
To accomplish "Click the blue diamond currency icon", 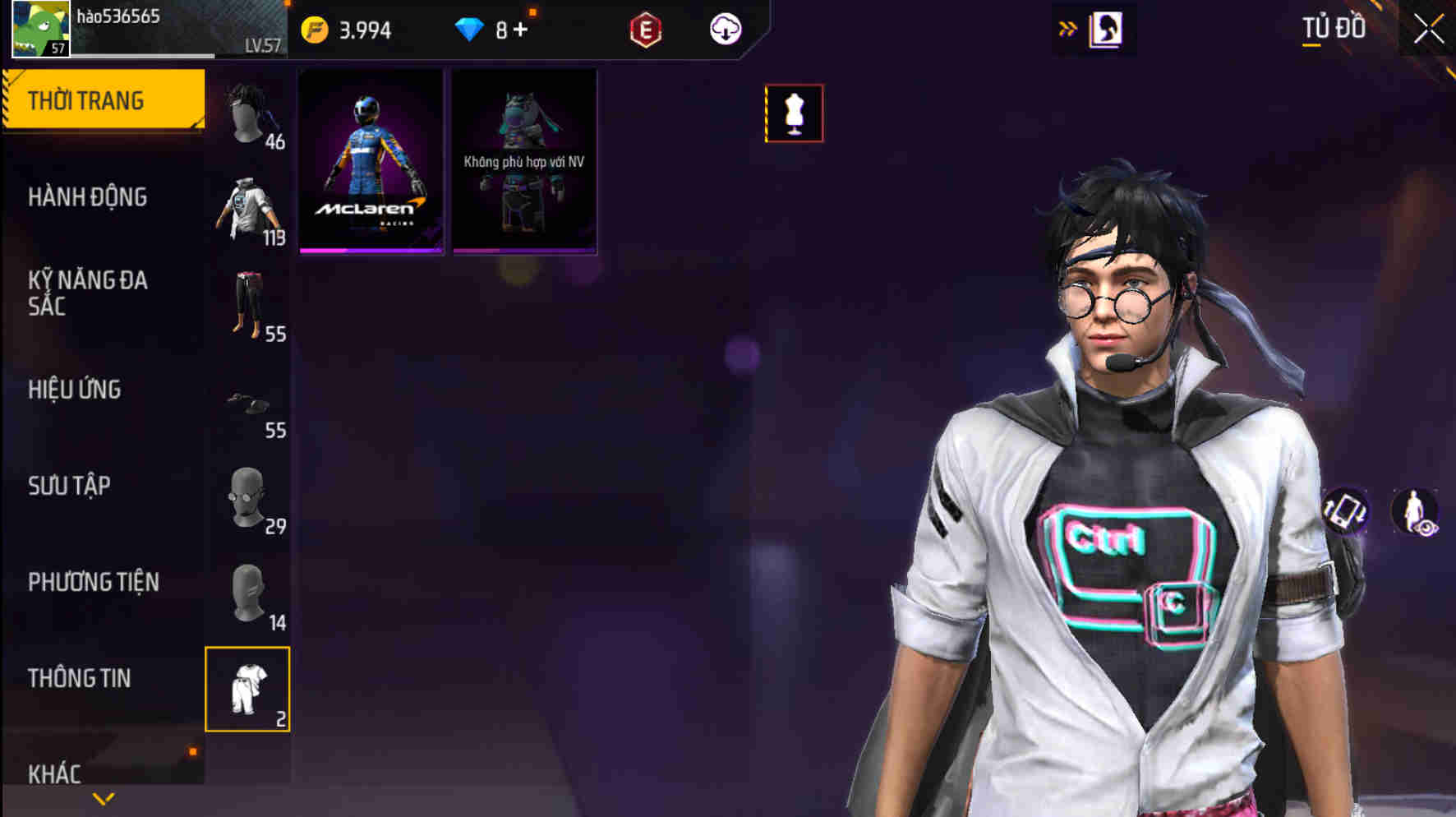I will 470,30.
